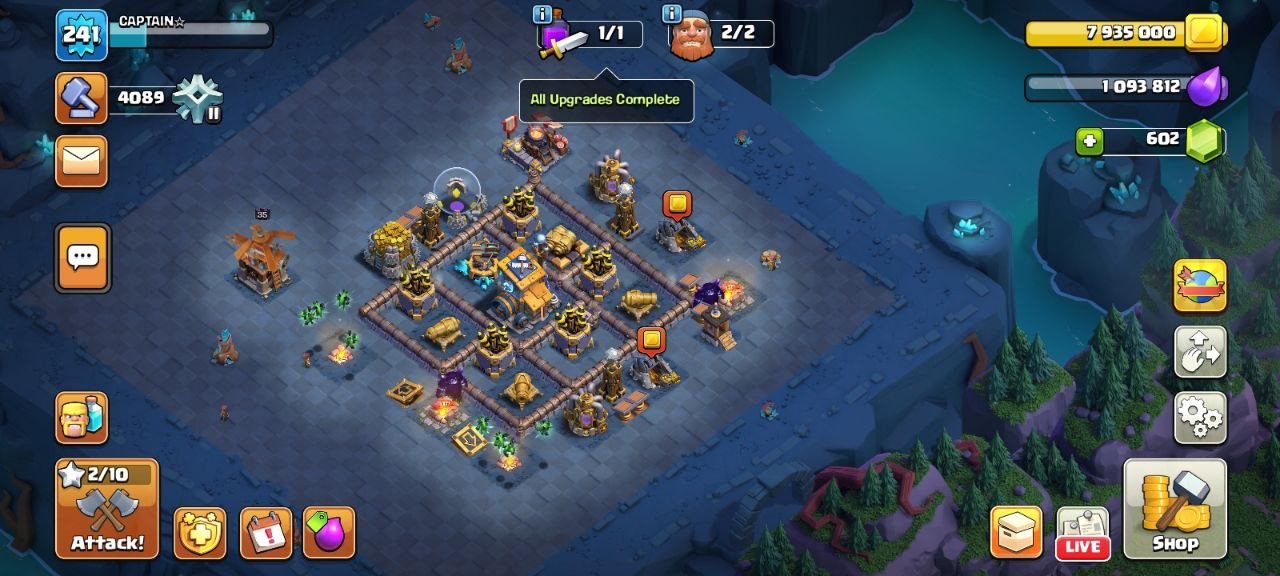Open the mail inbox envelope
This screenshot has width=1280, height=576.
point(81,161)
